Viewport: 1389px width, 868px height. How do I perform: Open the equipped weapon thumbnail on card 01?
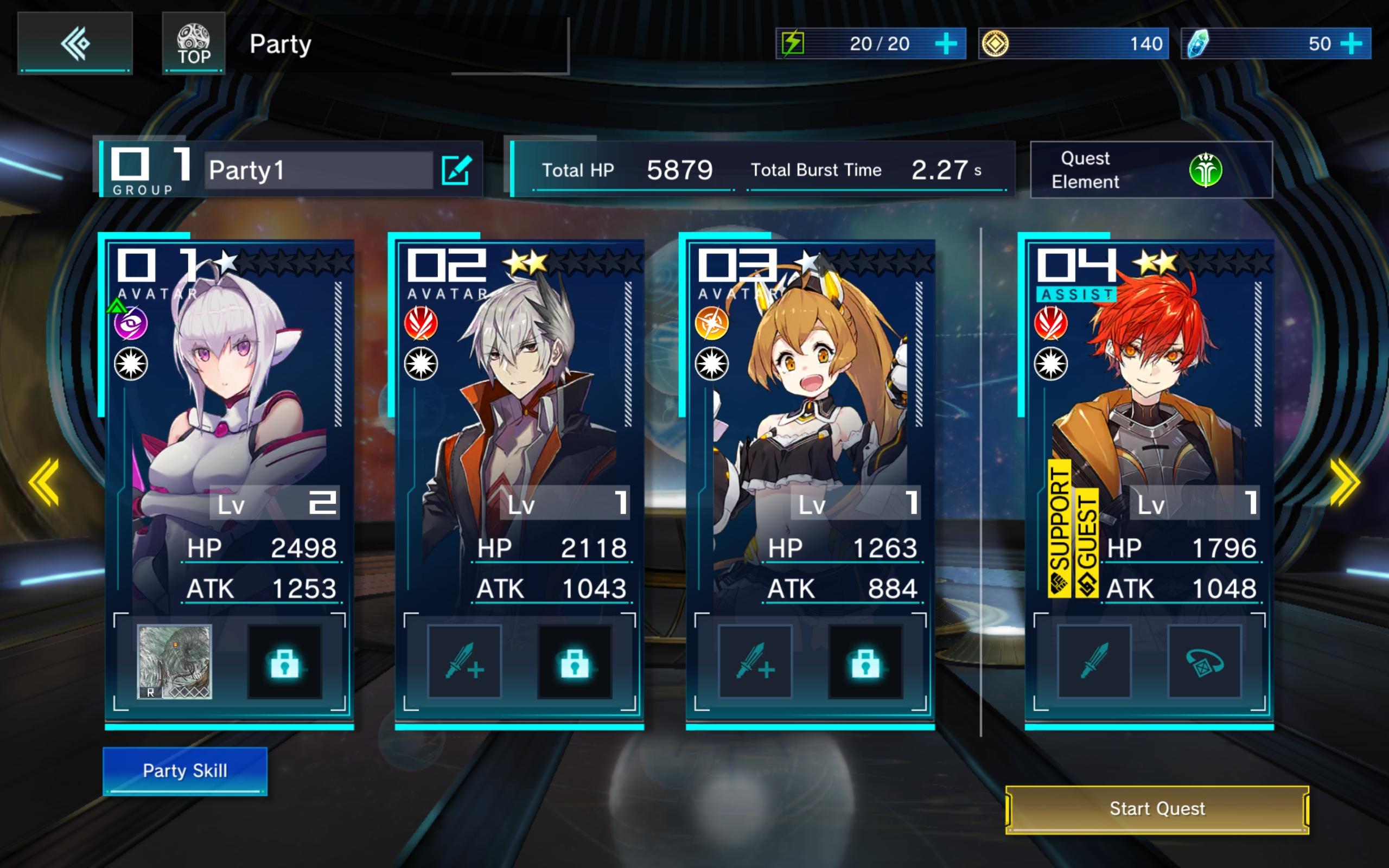coord(175,661)
